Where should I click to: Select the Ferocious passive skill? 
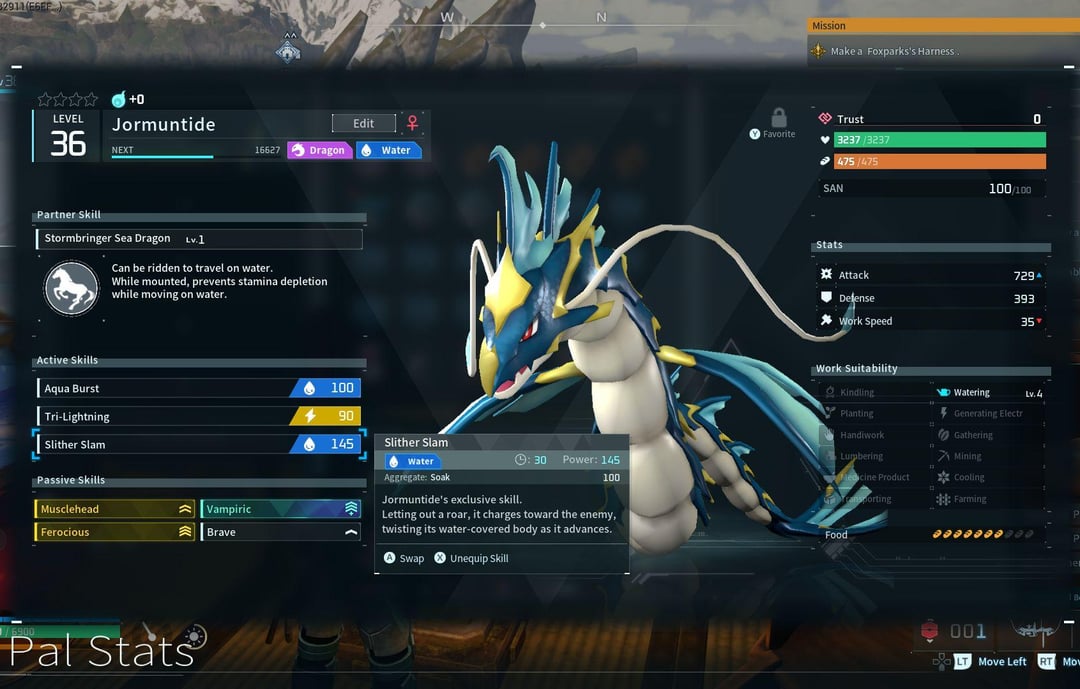(114, 532)
